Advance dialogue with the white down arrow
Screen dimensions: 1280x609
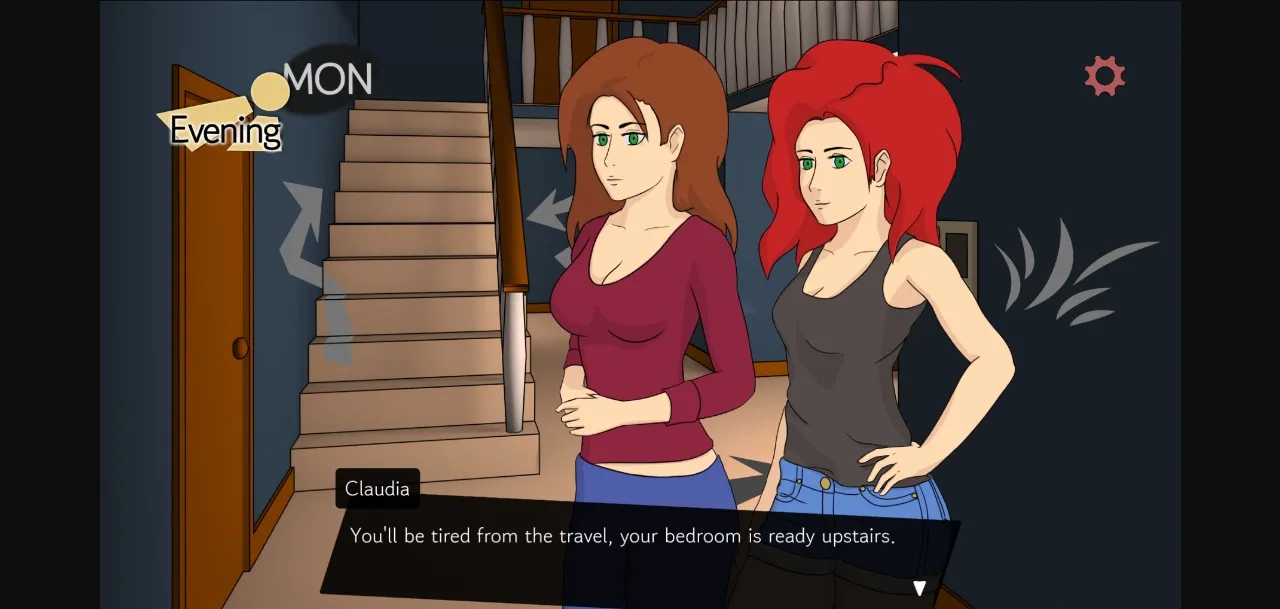click(x=919, y=588)
